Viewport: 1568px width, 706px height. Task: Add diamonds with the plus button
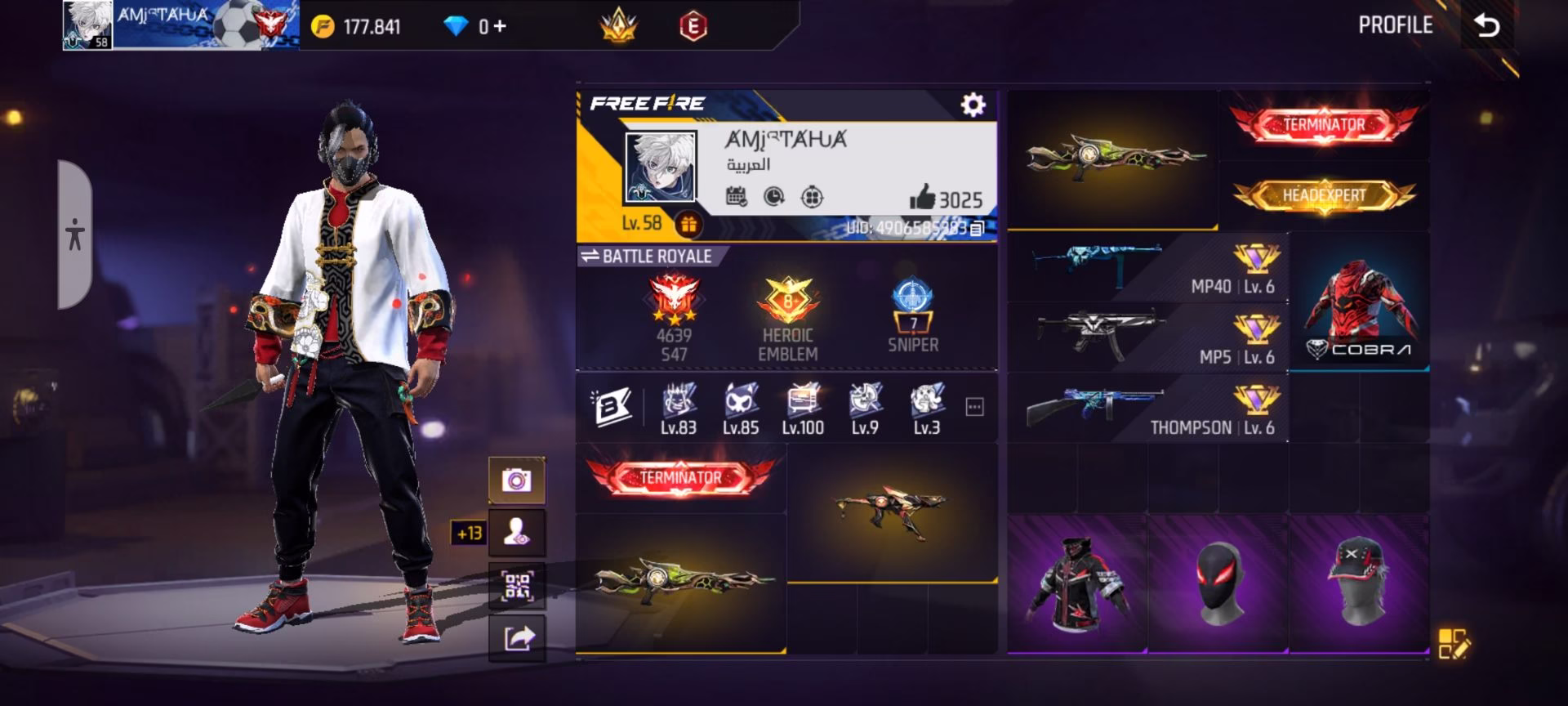click(x=499, y=27)
